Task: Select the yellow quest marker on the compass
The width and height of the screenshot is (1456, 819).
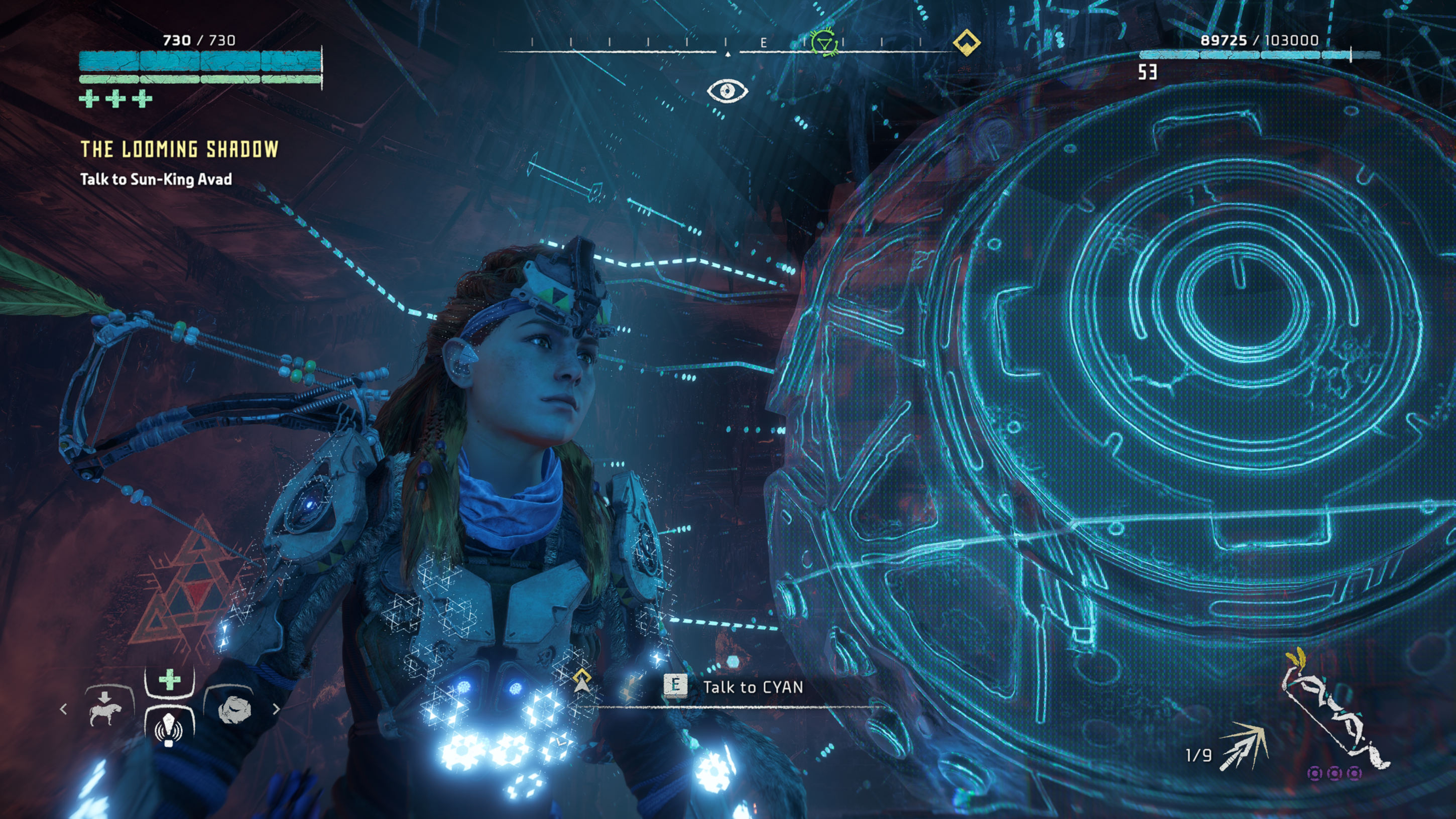Action: click(x=966, y=42)
